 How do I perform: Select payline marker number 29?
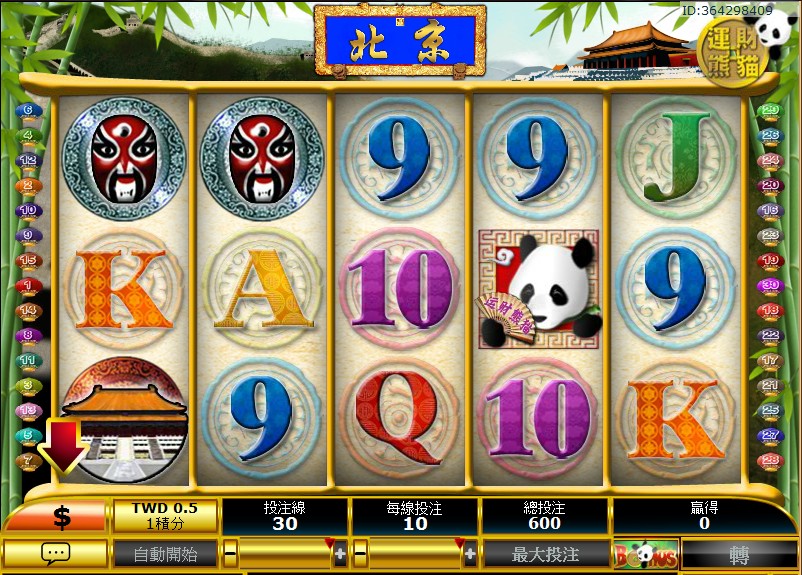tap(770, 110)
